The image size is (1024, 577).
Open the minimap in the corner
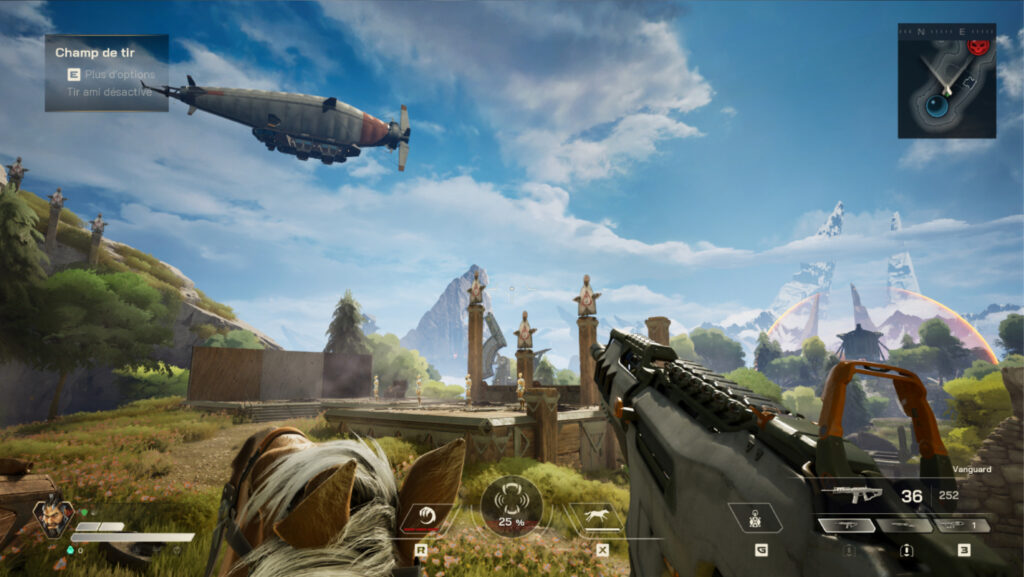pyautogui.click(x=946, y=81)
